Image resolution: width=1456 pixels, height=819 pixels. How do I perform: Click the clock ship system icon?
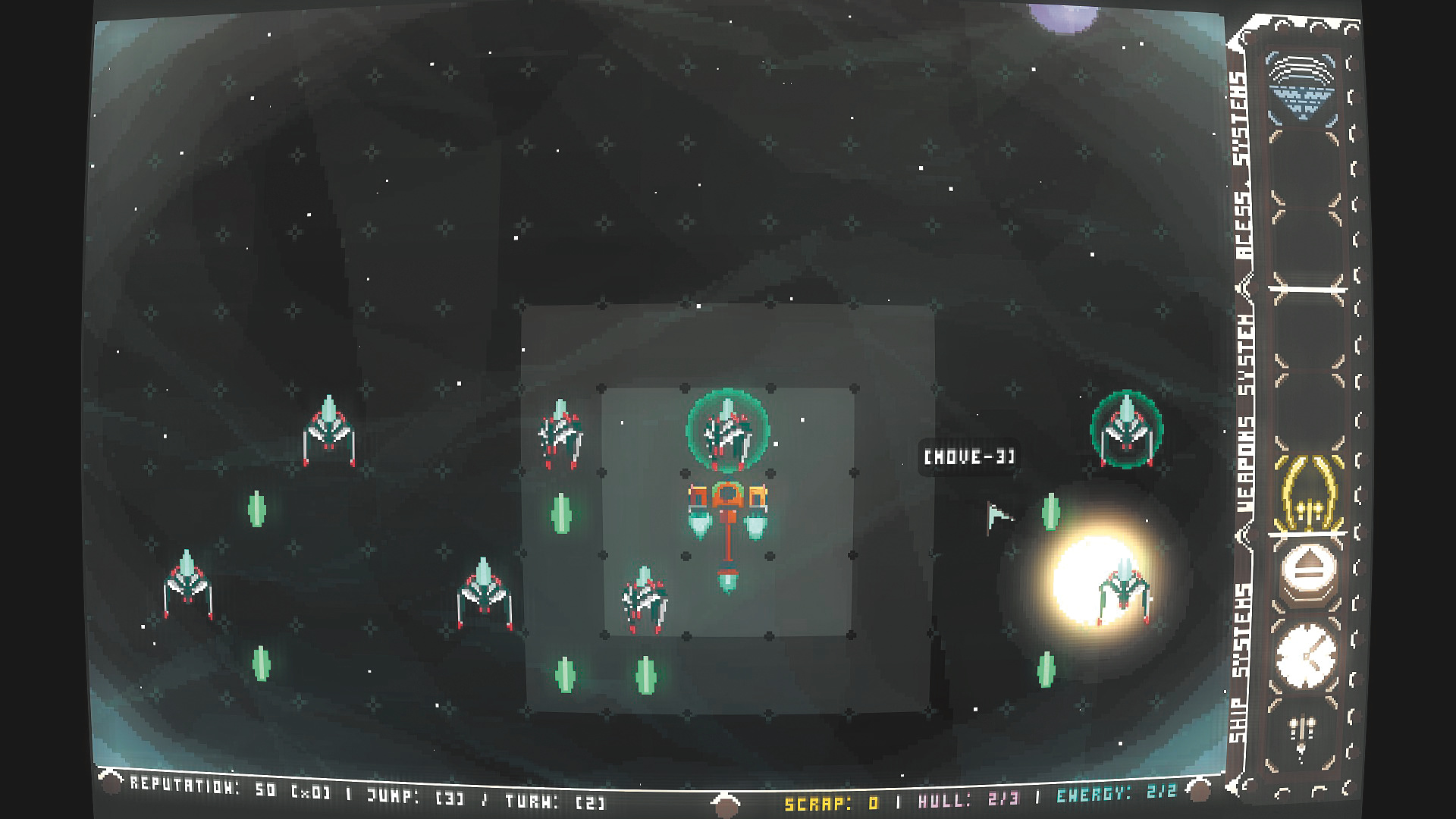pos(1307,657)
